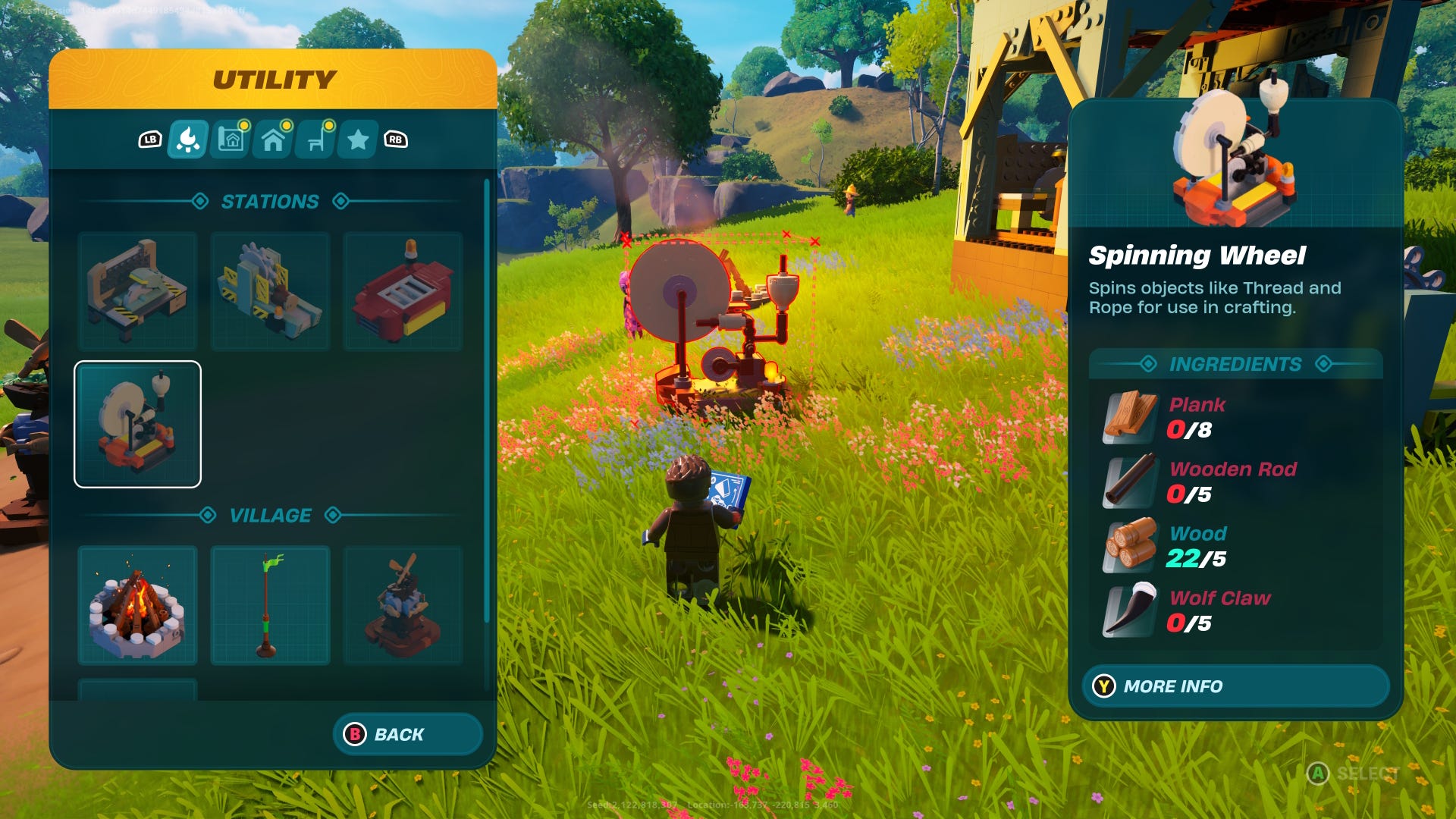Pick the Lumber Mill station recipe

pyautogui.click(x=269, y=290)
